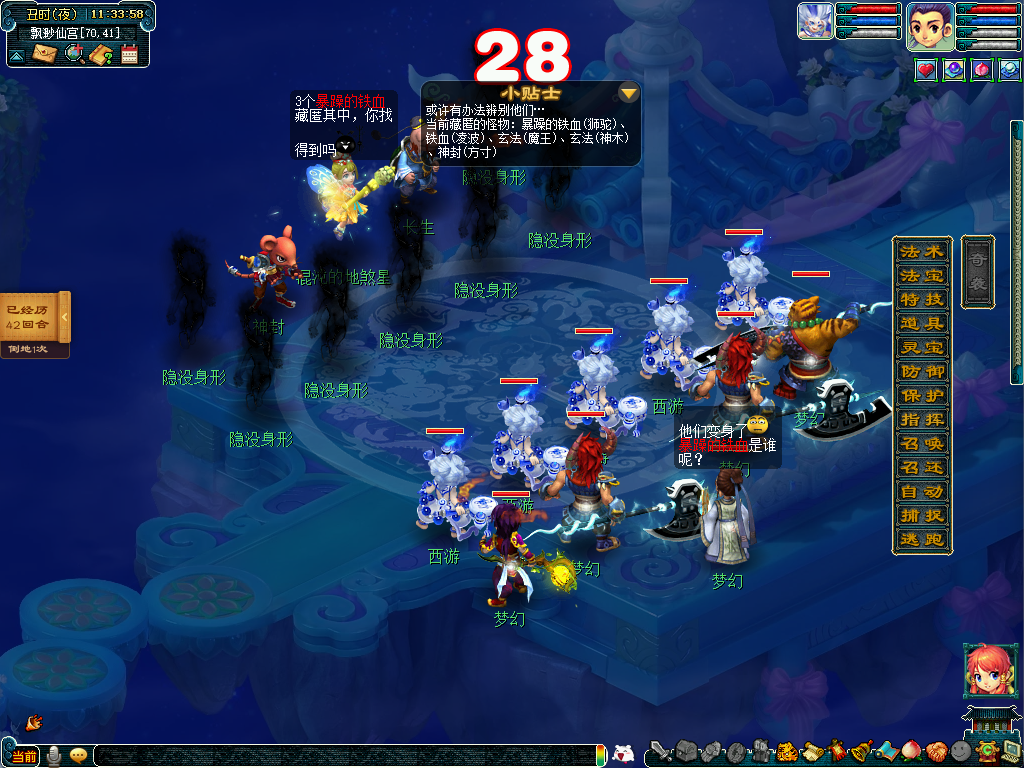Open the mail envelope icon

(x=44, y=54)
